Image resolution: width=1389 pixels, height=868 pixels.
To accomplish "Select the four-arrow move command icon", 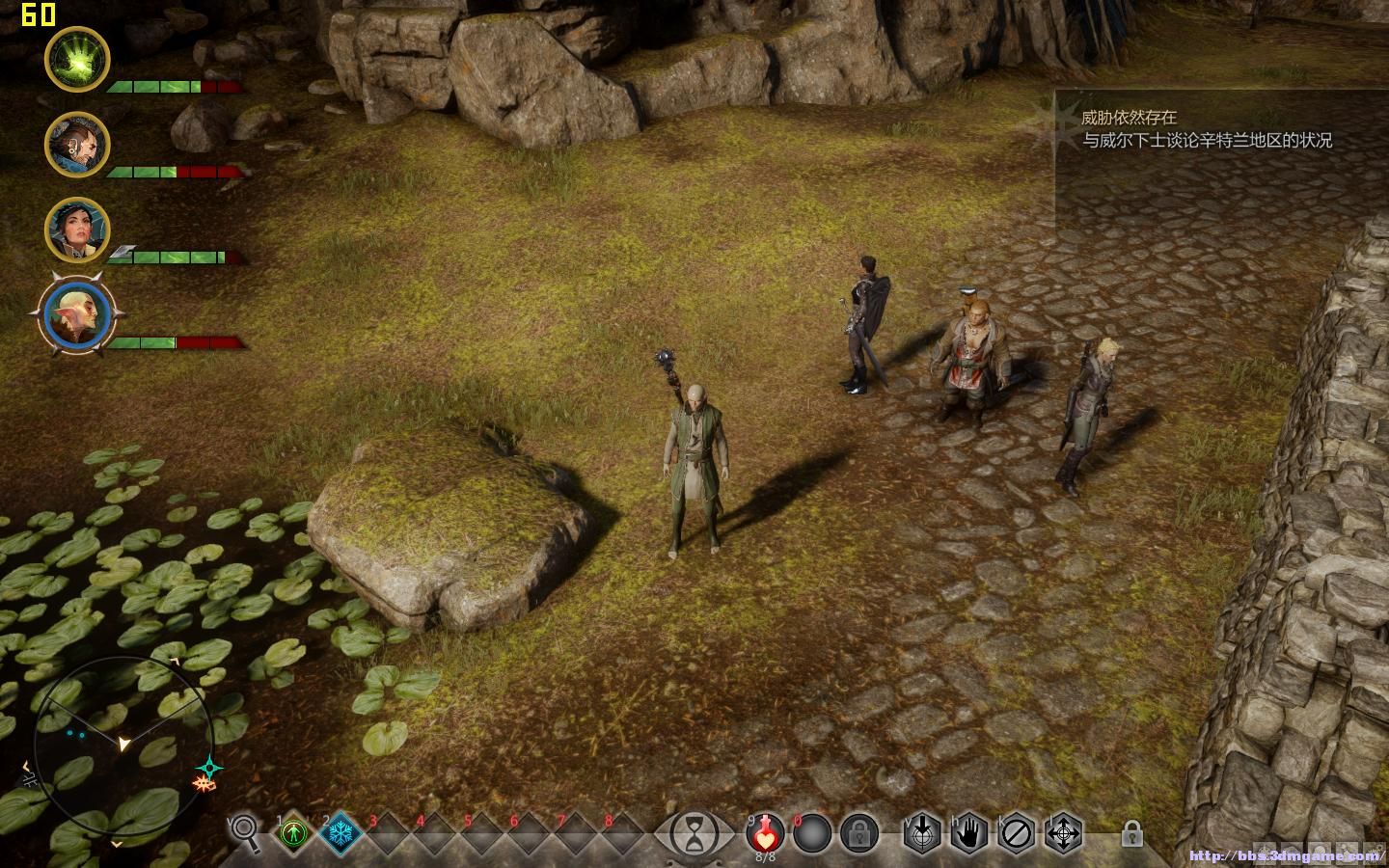I will pos(1064,832).
